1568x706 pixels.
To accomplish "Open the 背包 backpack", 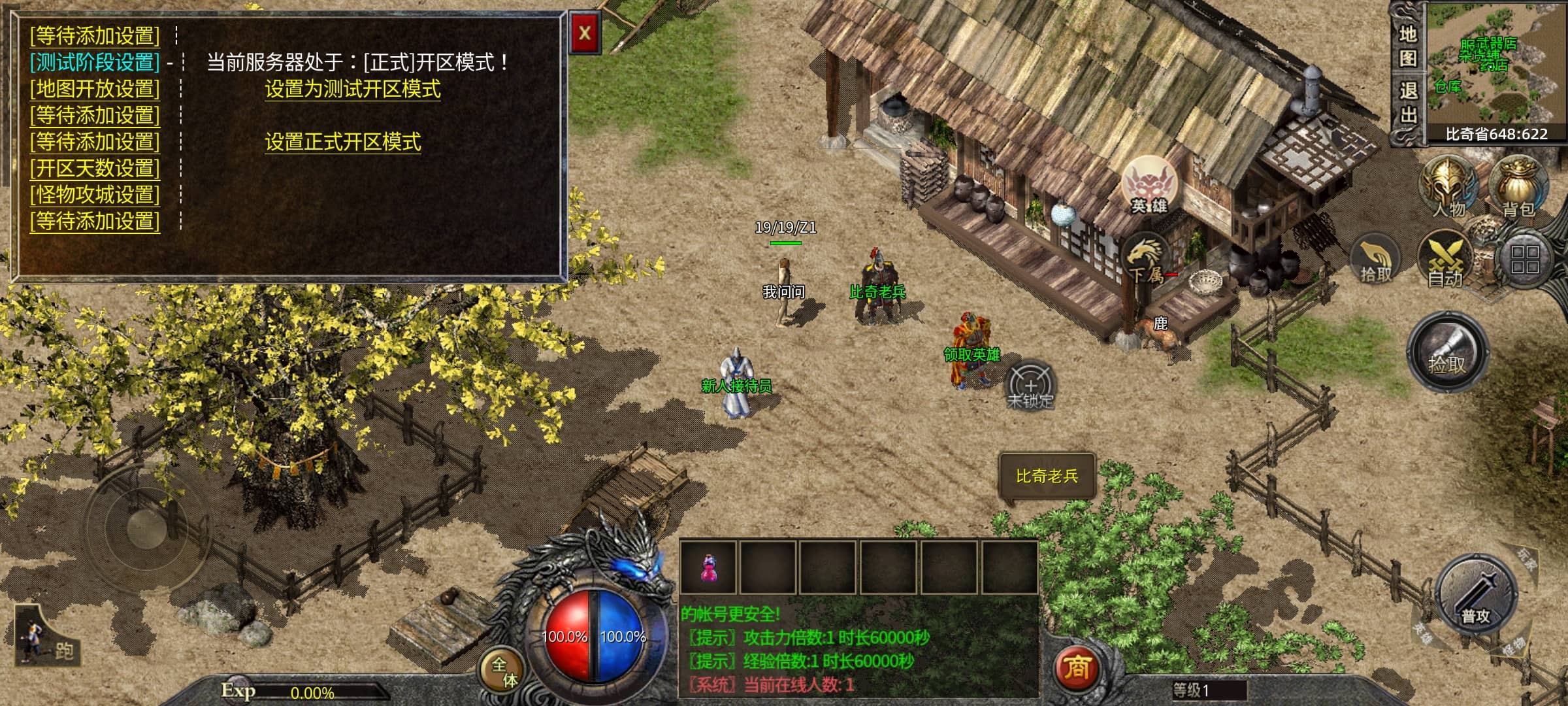I will pos(1517,186).
